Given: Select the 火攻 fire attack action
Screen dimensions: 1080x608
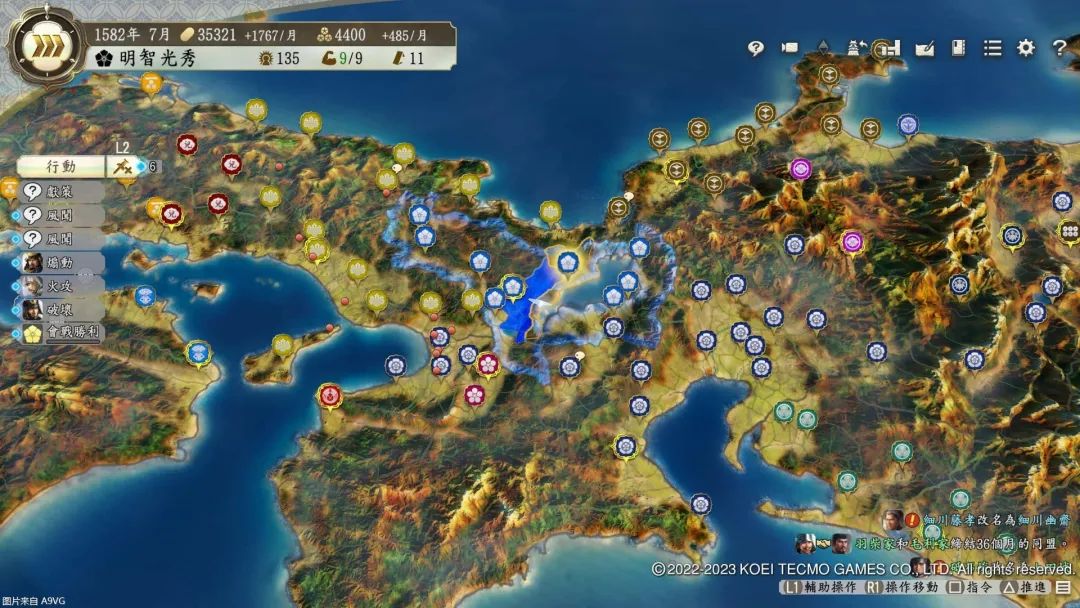Looking at the screenshot, I should (x=62, y=287).
